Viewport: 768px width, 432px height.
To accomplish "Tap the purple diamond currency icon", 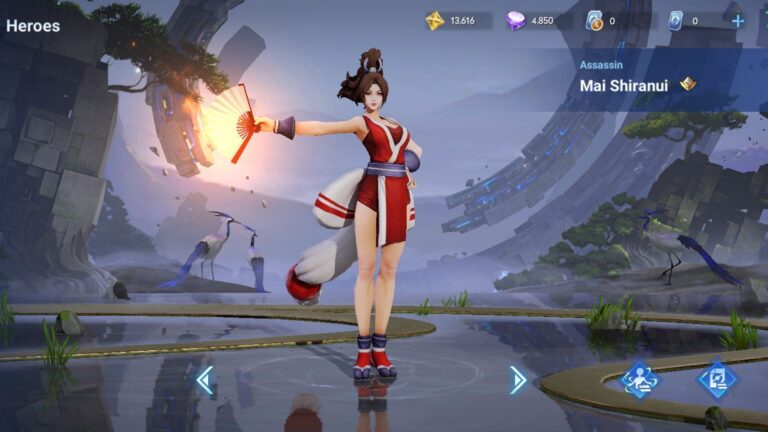I will (515, 20).
